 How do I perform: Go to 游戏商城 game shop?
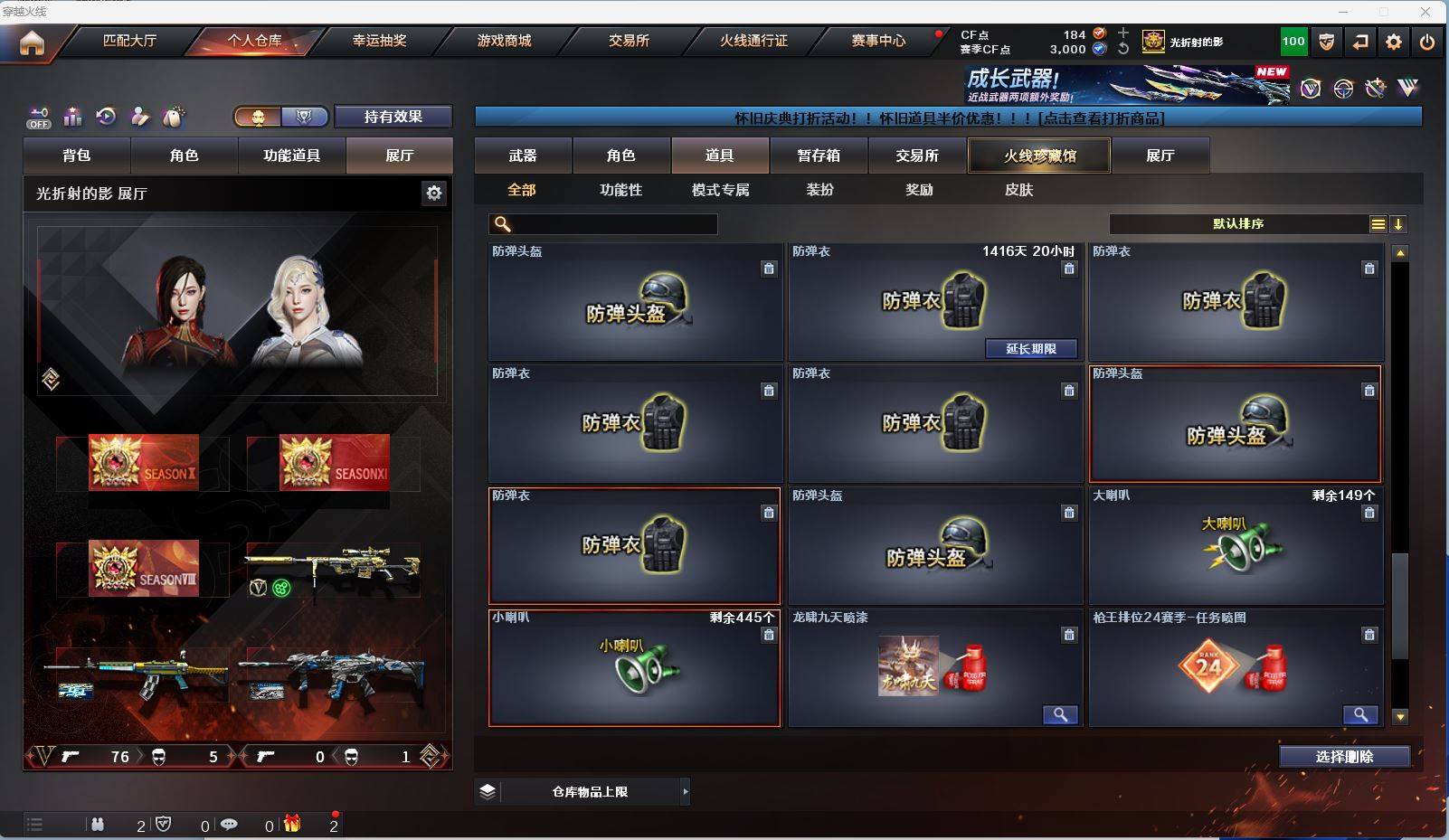coord(504,41)
